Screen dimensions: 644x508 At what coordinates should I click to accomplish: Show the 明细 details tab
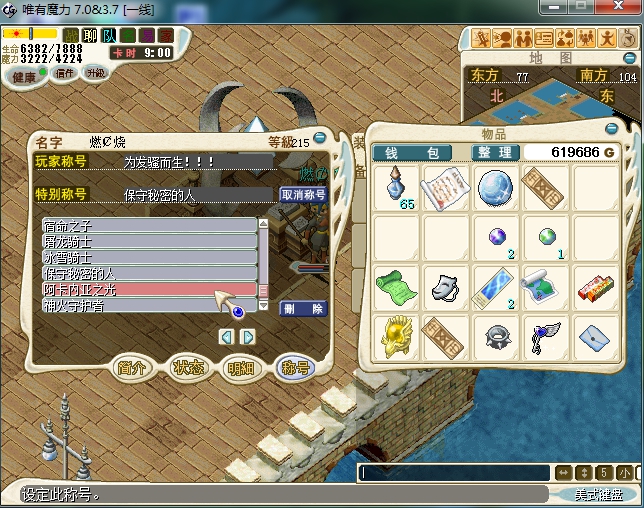pyautogui.click(x=242, y=368)
